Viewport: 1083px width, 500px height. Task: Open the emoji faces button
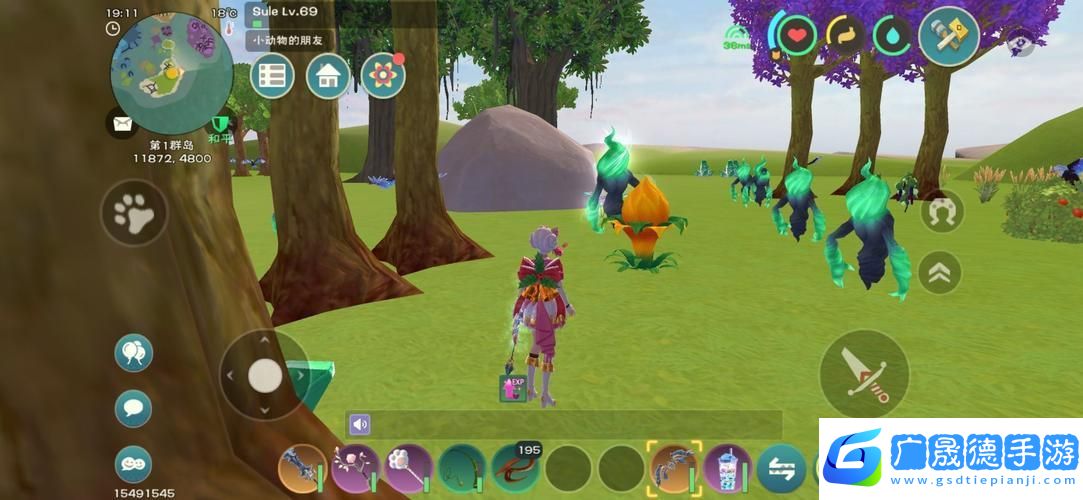tap(133, 462)
